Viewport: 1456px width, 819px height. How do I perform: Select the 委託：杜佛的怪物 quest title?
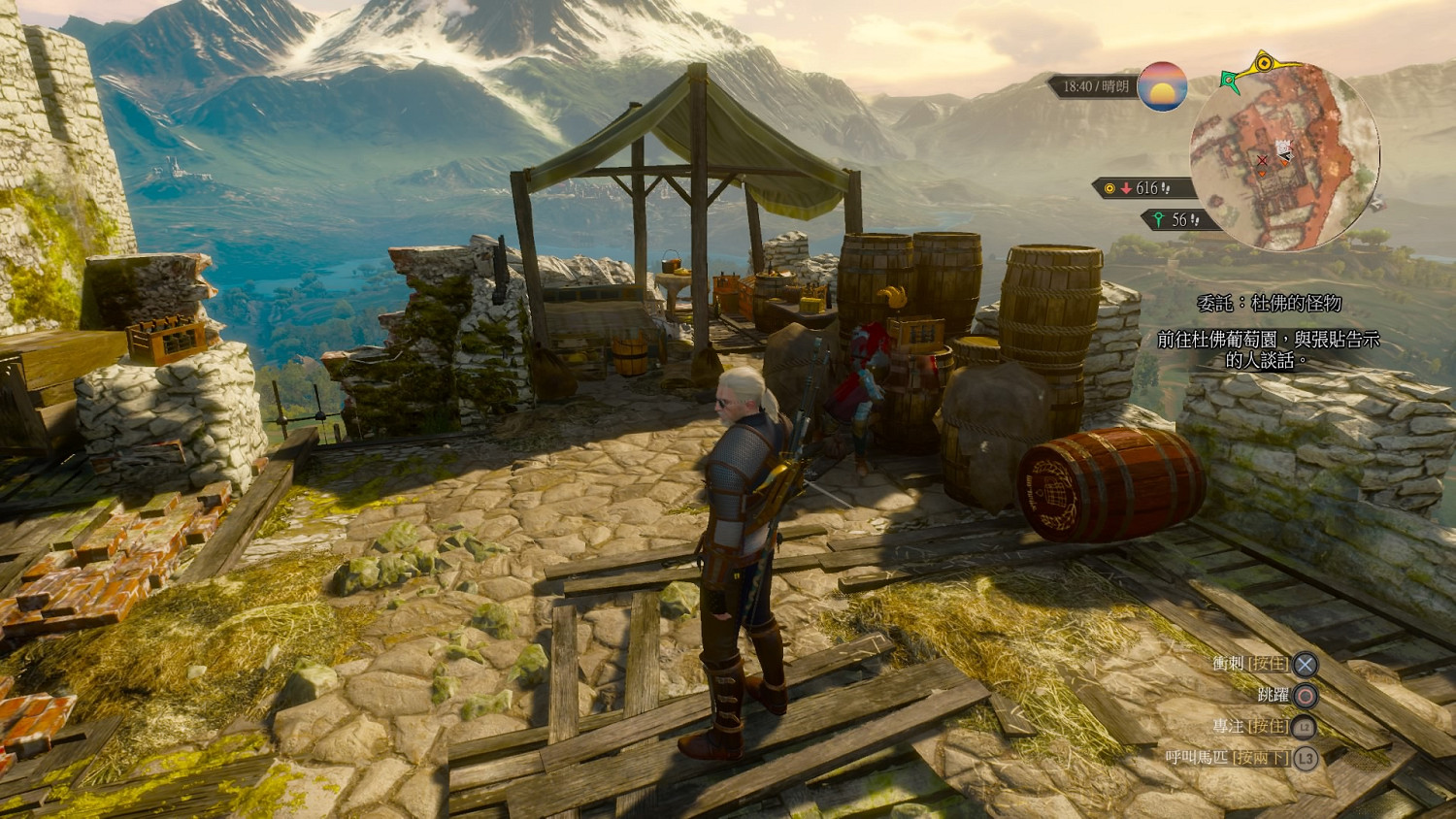tap(1269, 304)
